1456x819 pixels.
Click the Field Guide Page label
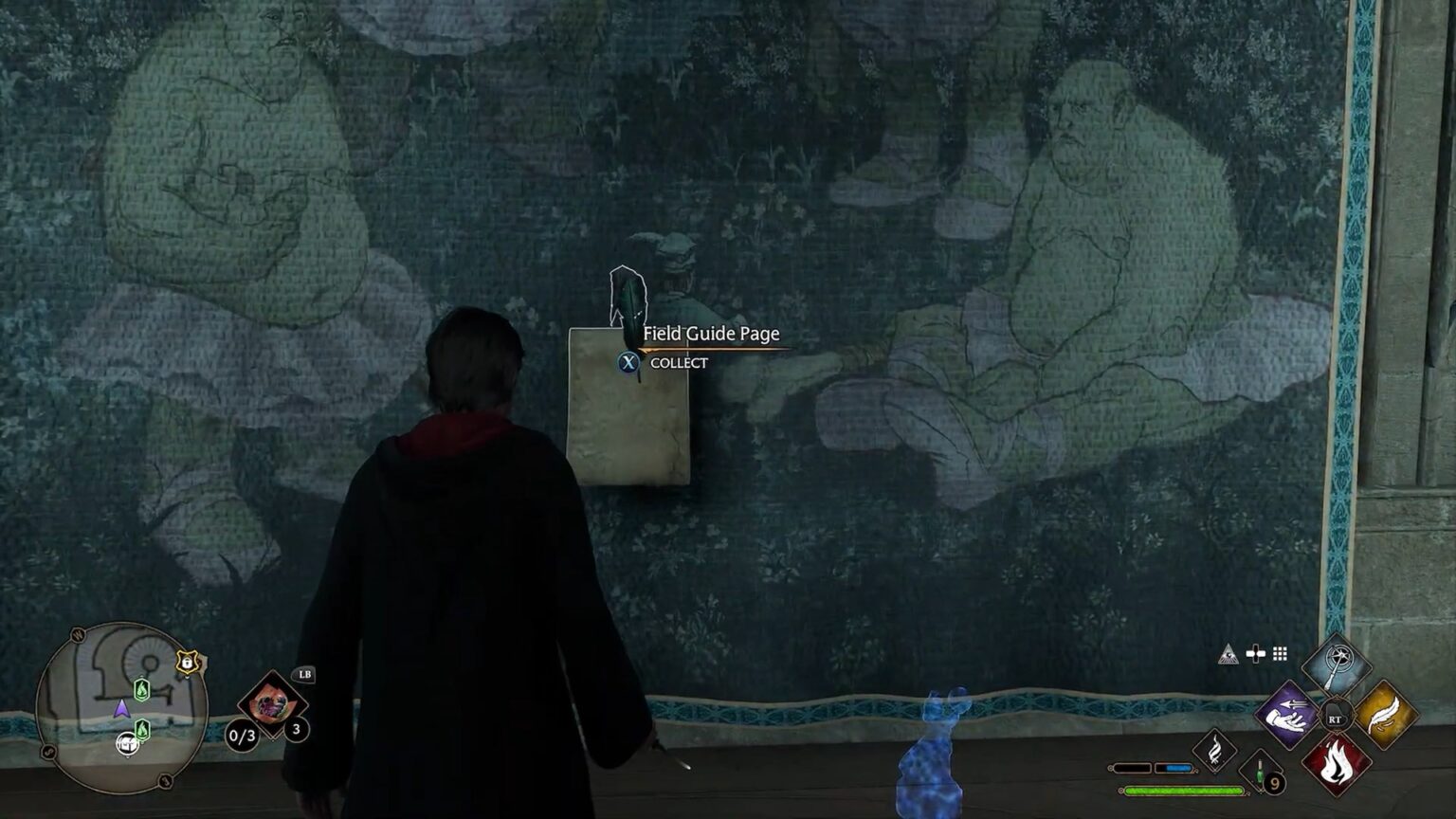[710, 334]
